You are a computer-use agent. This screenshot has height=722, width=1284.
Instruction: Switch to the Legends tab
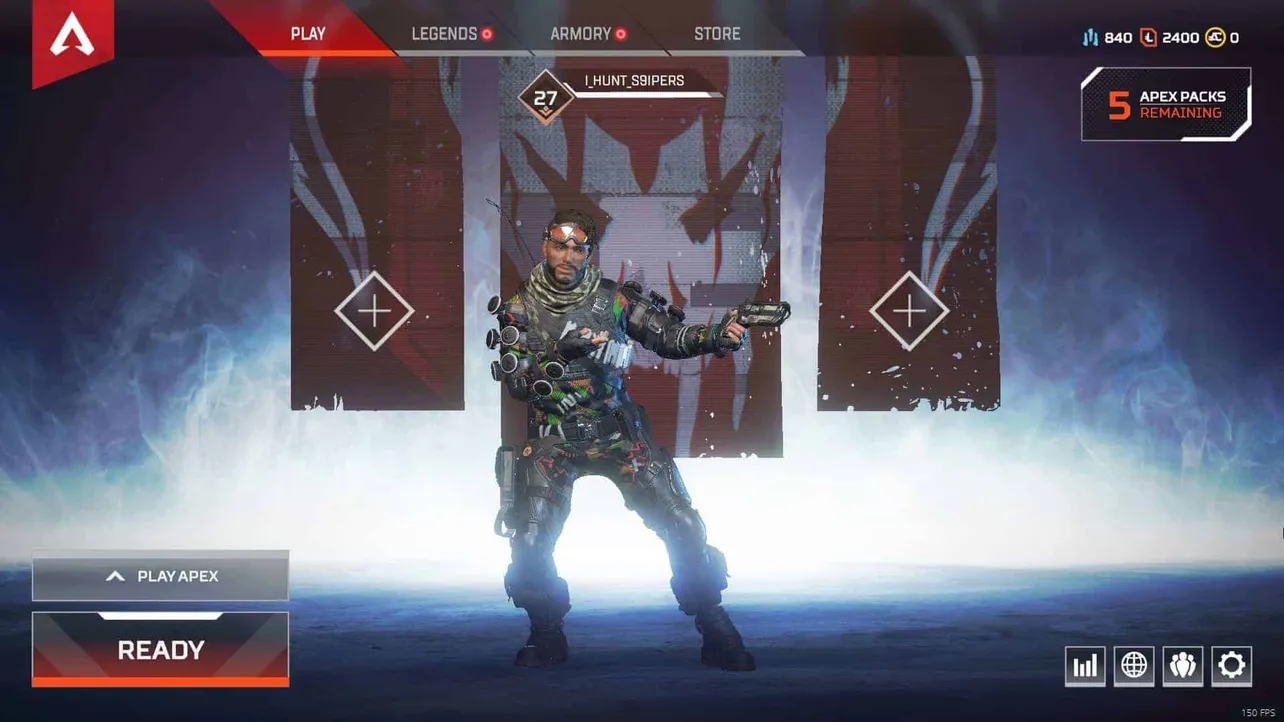click(443, 33)
